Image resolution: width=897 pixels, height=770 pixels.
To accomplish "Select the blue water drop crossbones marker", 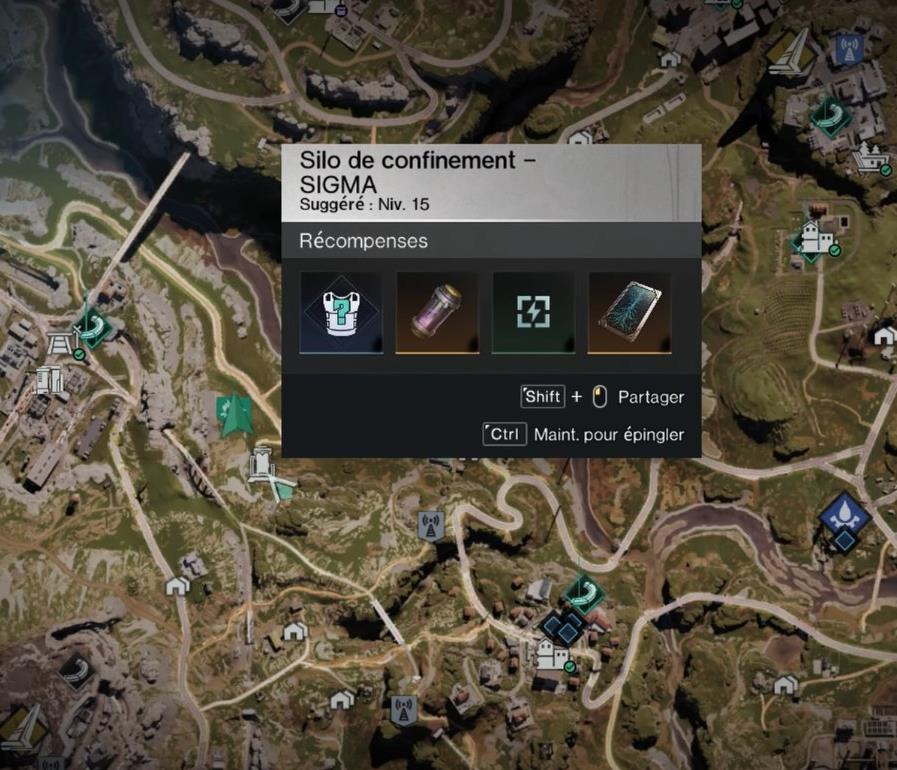I will (x=843, y=515).
